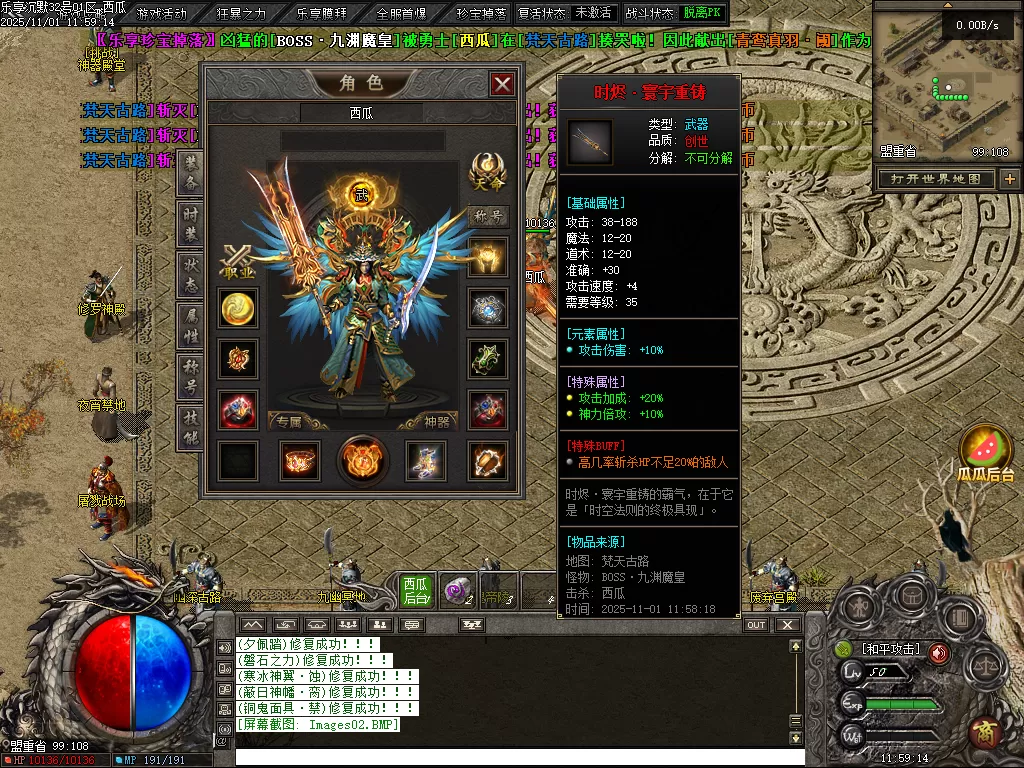Open the 神器 artifact button
Viewport: 1024px width, 768px height.
(437, 422)
